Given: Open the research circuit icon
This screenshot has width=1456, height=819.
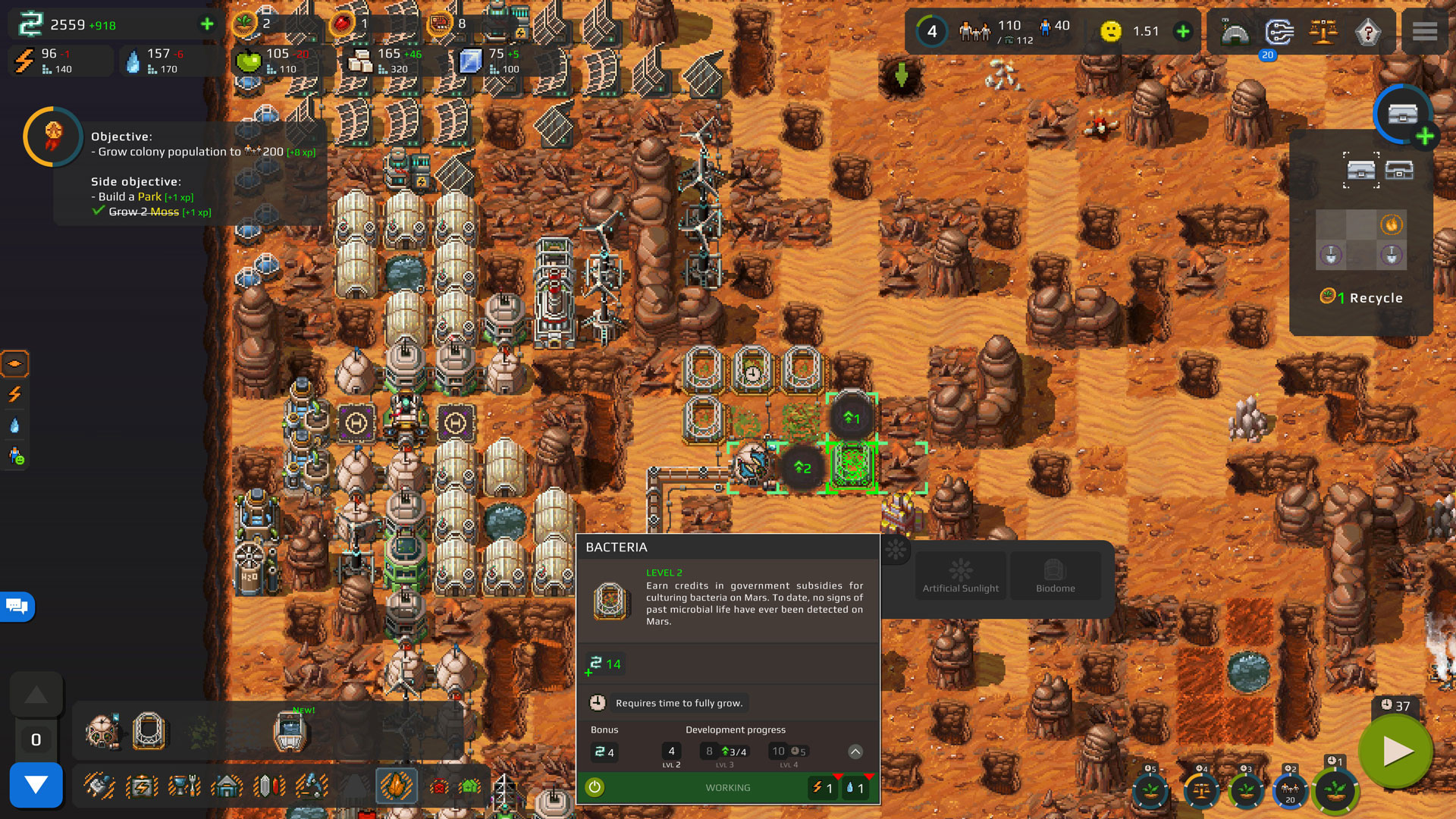Looking at the screenshot, I should coord(1279,32).
